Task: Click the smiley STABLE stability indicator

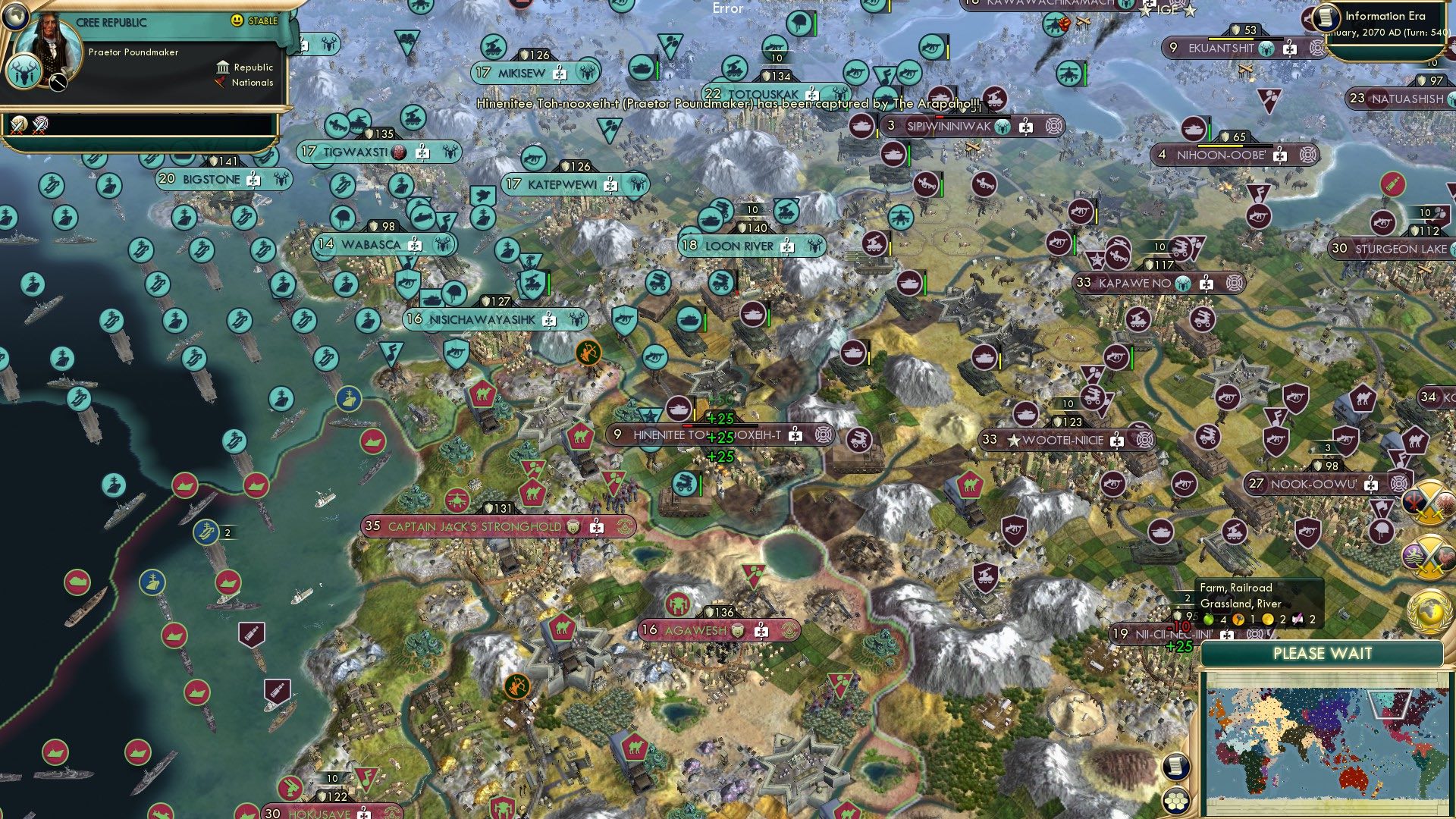Action: (x=237, y=21)
